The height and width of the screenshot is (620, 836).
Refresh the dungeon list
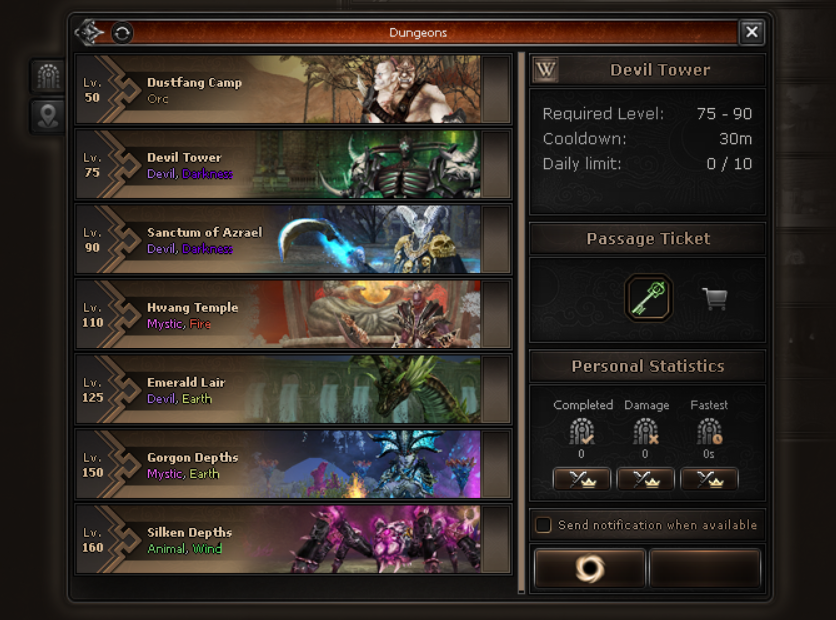121,33
